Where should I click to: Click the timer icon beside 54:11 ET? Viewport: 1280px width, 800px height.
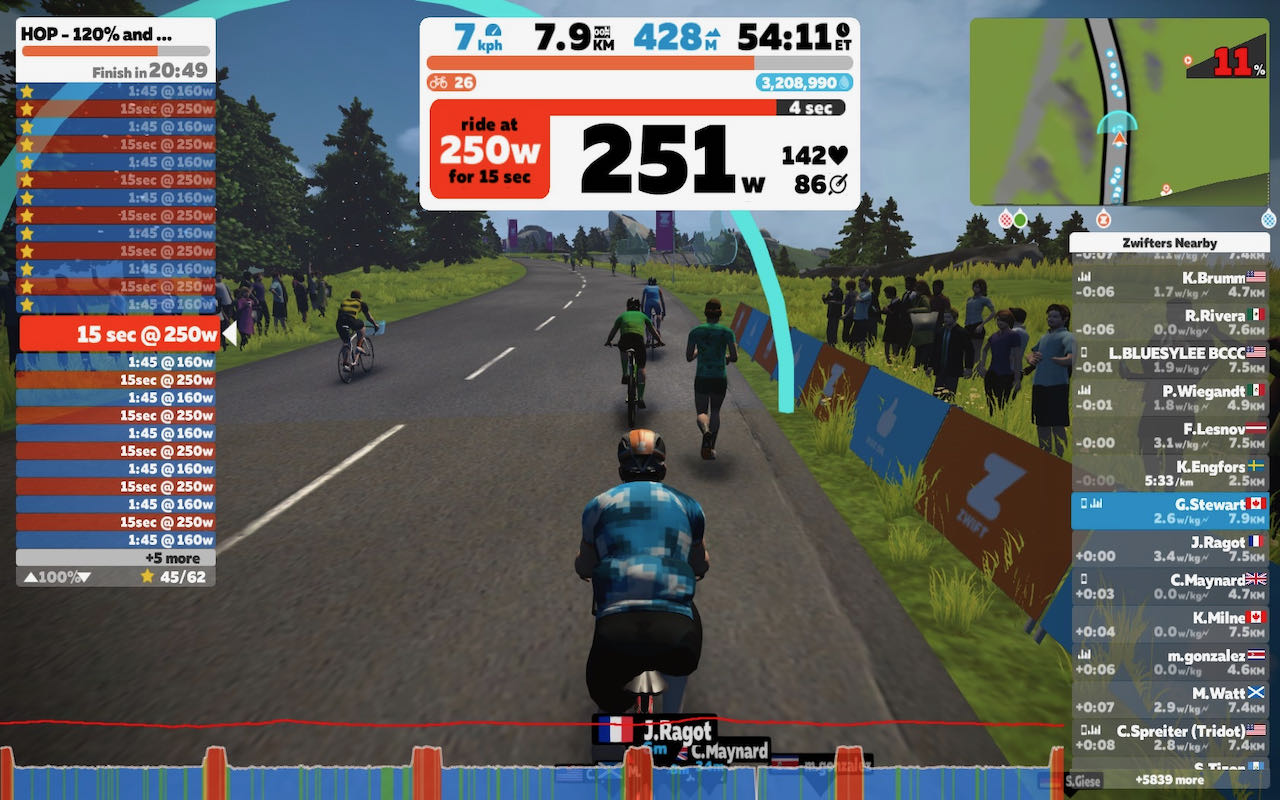click(841, 31)
